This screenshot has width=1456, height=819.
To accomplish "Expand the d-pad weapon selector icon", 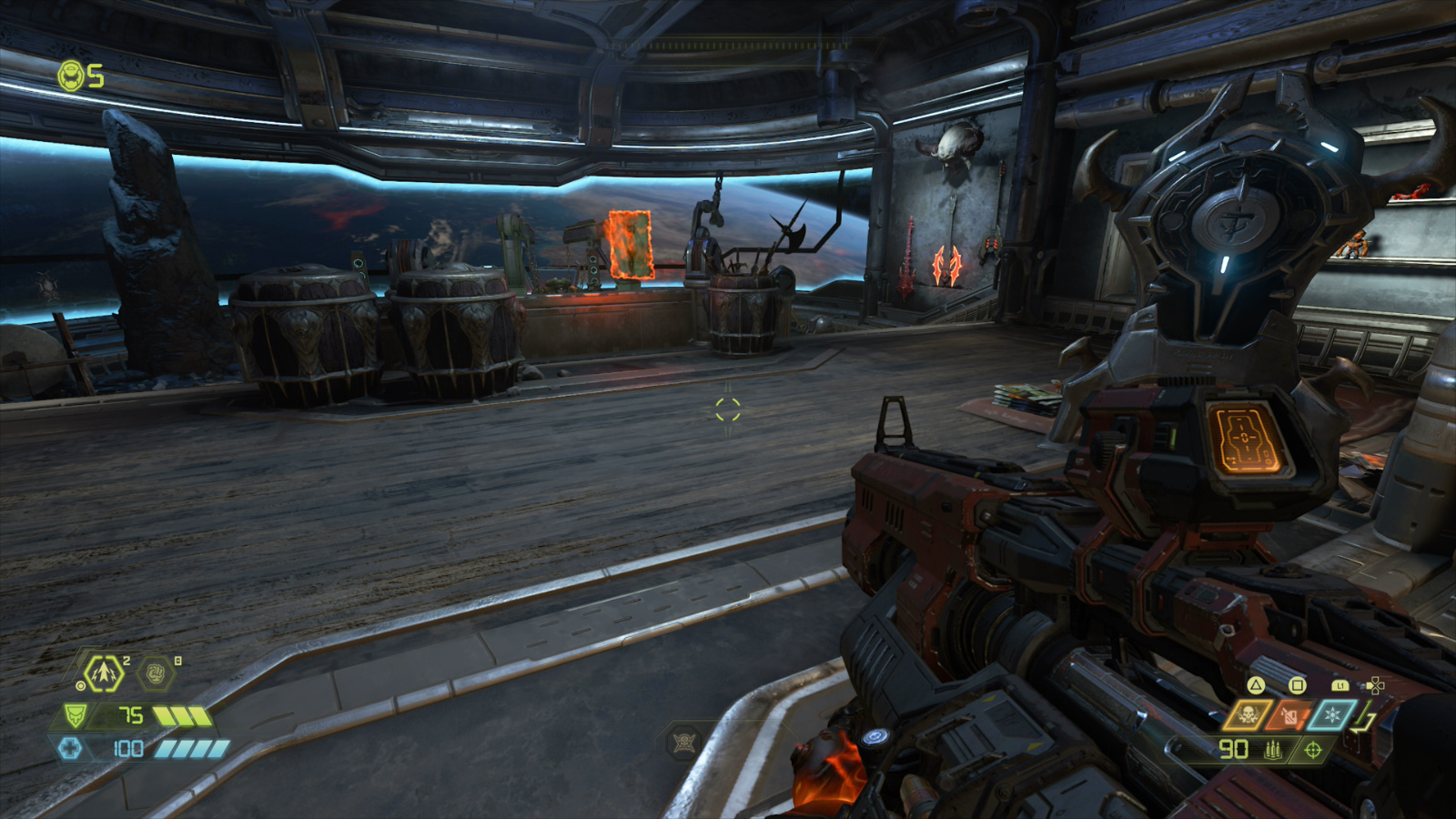I will (1376, 685).
